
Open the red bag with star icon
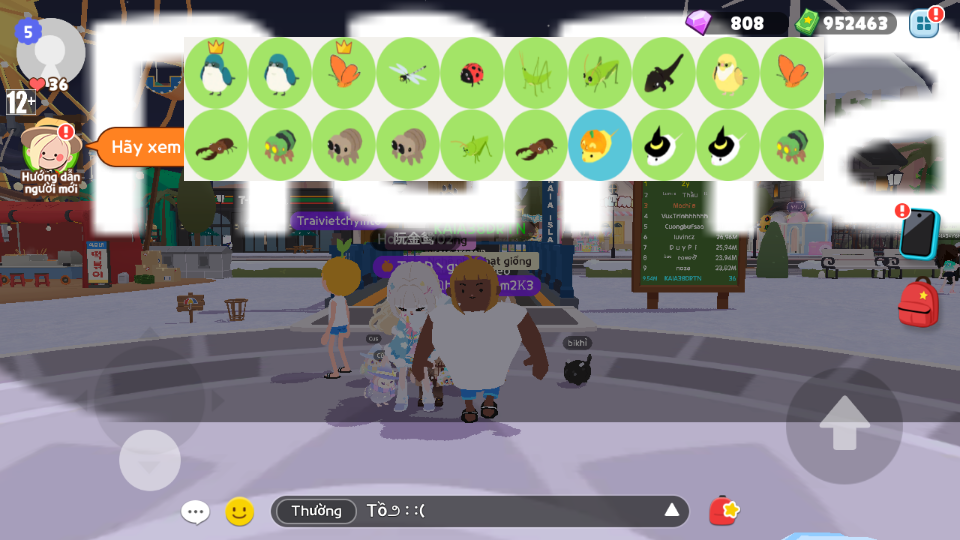click(x=724, y=511)
